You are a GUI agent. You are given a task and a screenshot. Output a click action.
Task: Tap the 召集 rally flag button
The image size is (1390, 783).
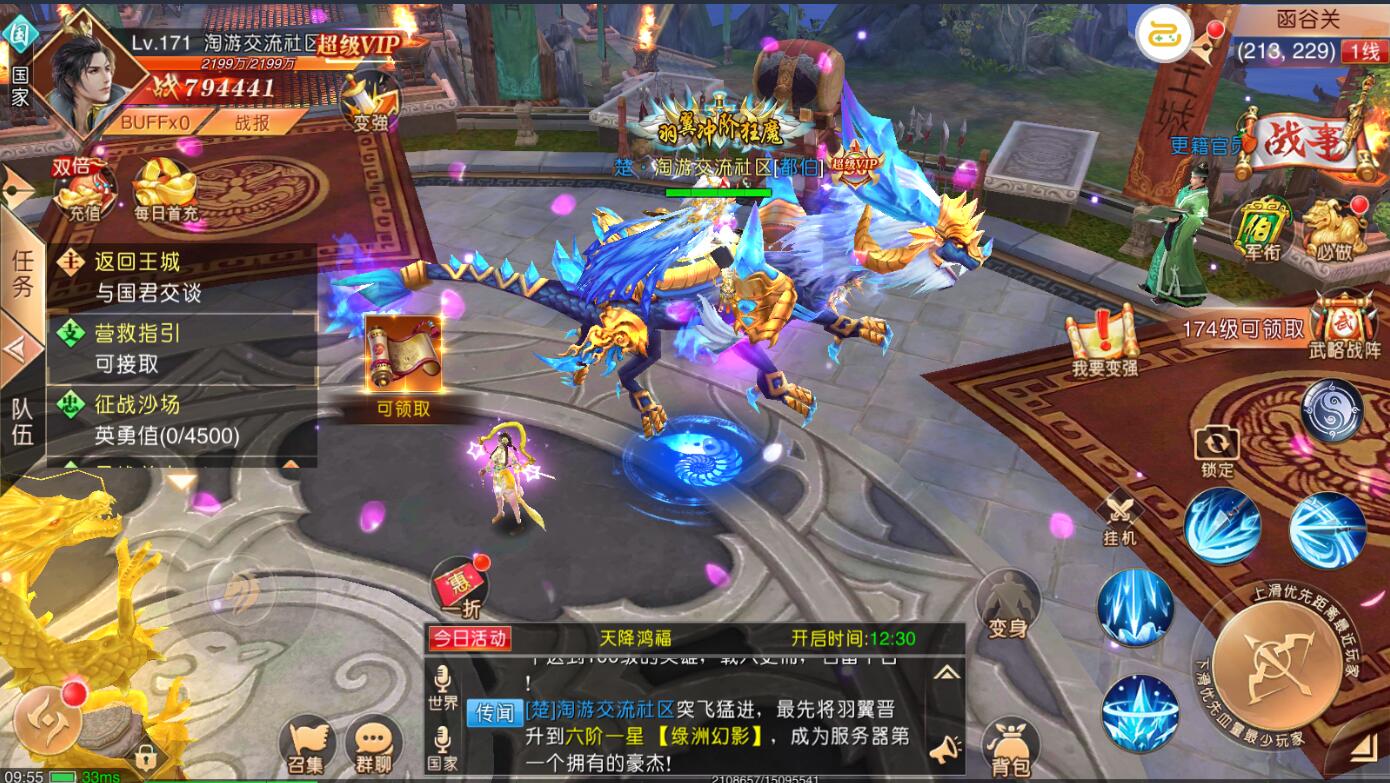tap(308, 746)
